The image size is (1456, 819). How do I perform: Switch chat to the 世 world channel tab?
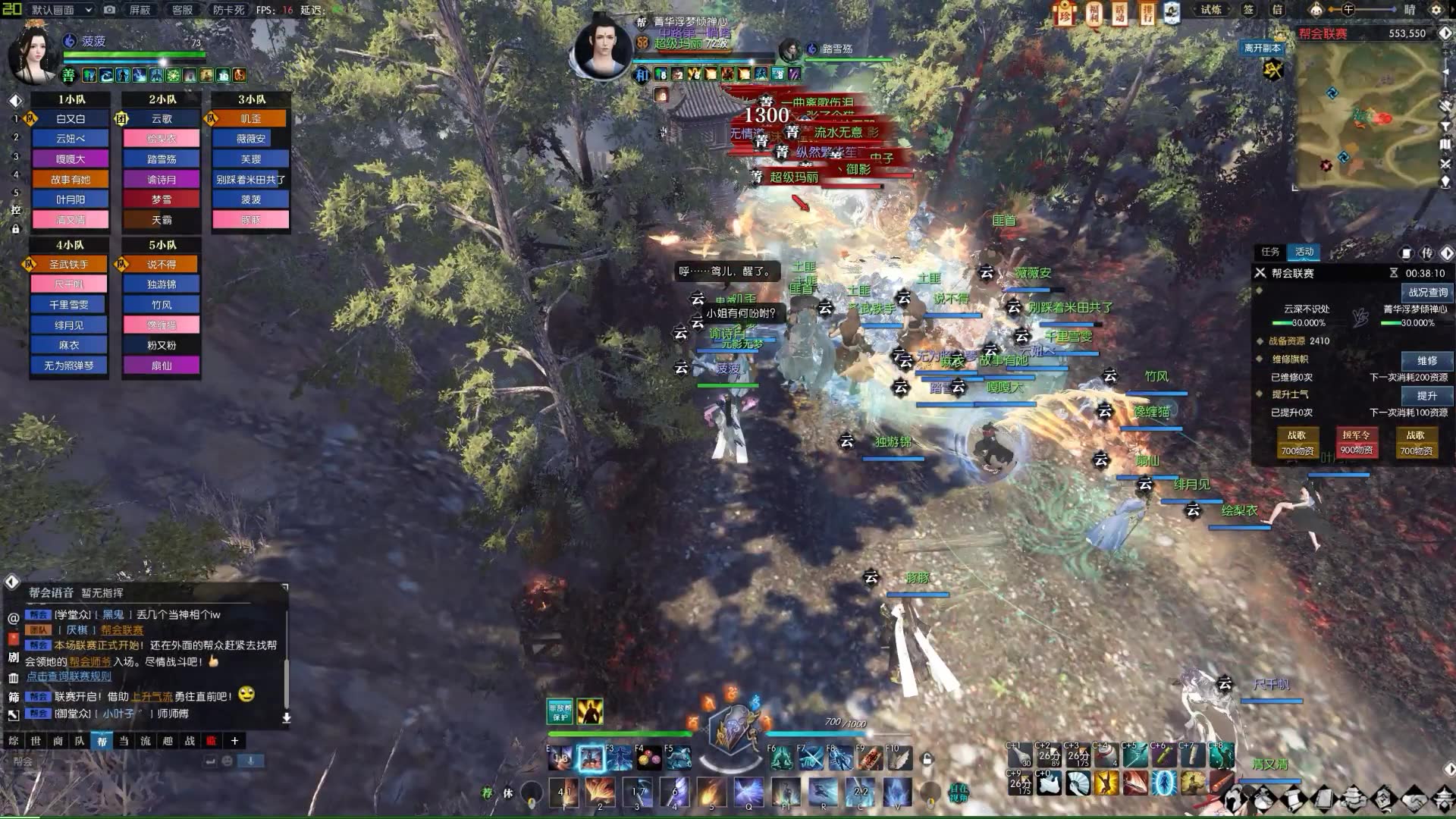36,741
